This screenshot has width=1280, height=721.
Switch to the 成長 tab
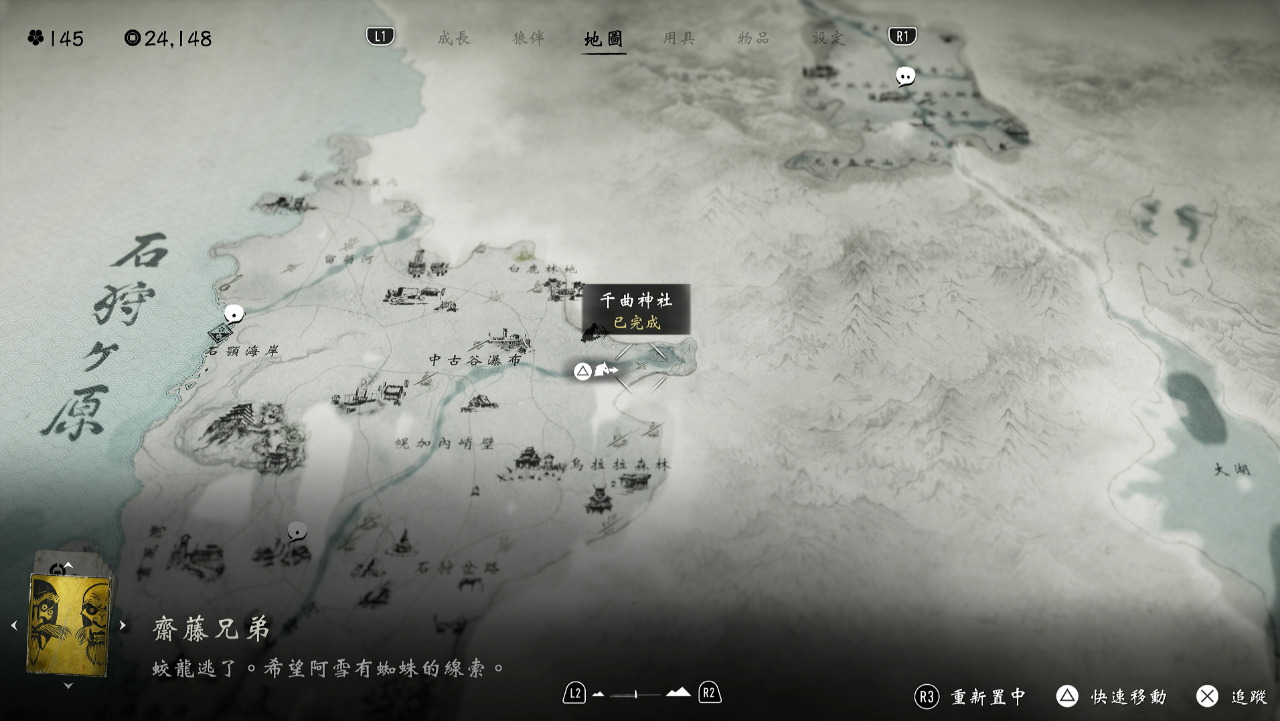[453, 39]
